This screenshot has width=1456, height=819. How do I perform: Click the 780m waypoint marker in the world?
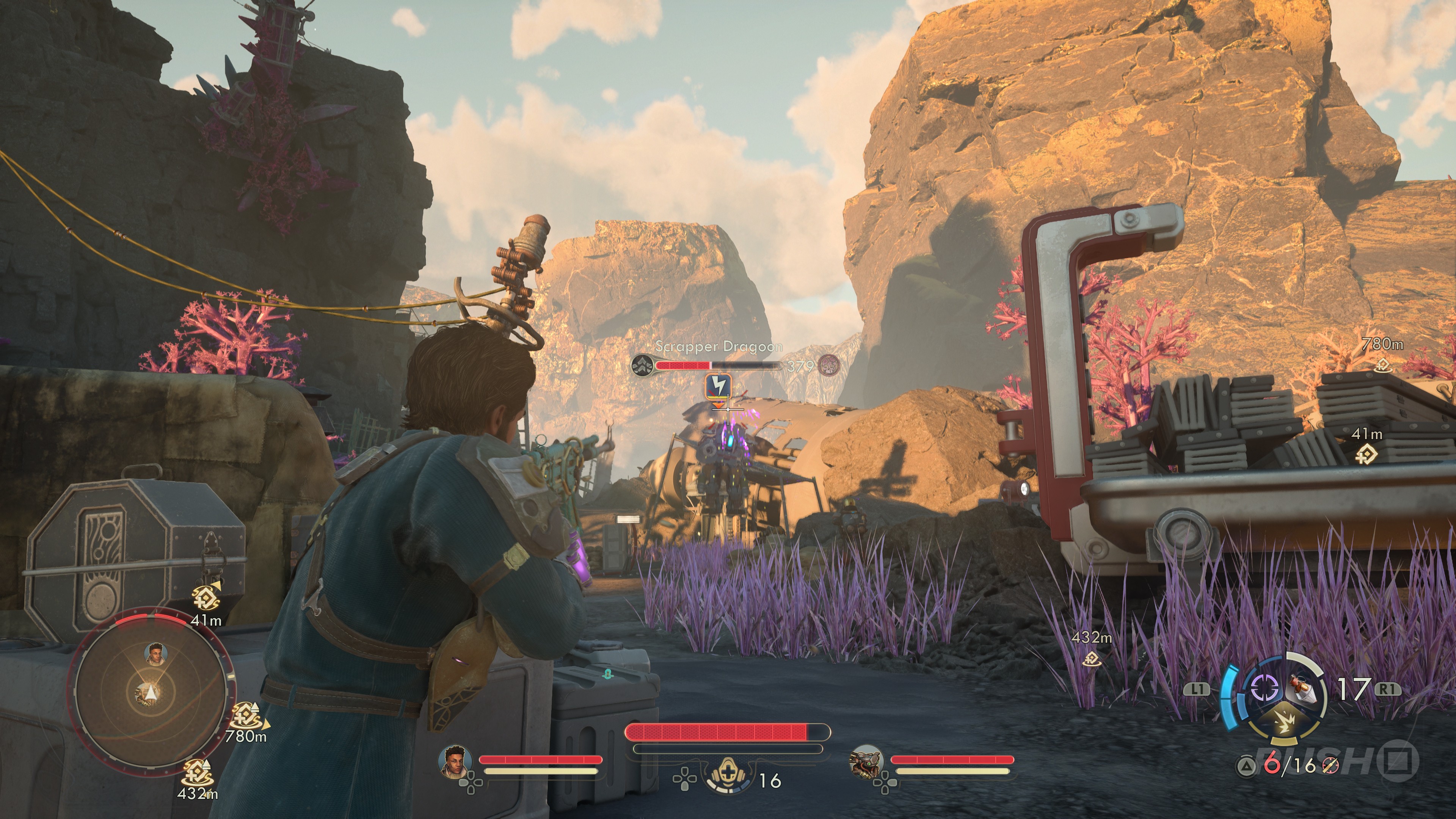[1382, 364]
